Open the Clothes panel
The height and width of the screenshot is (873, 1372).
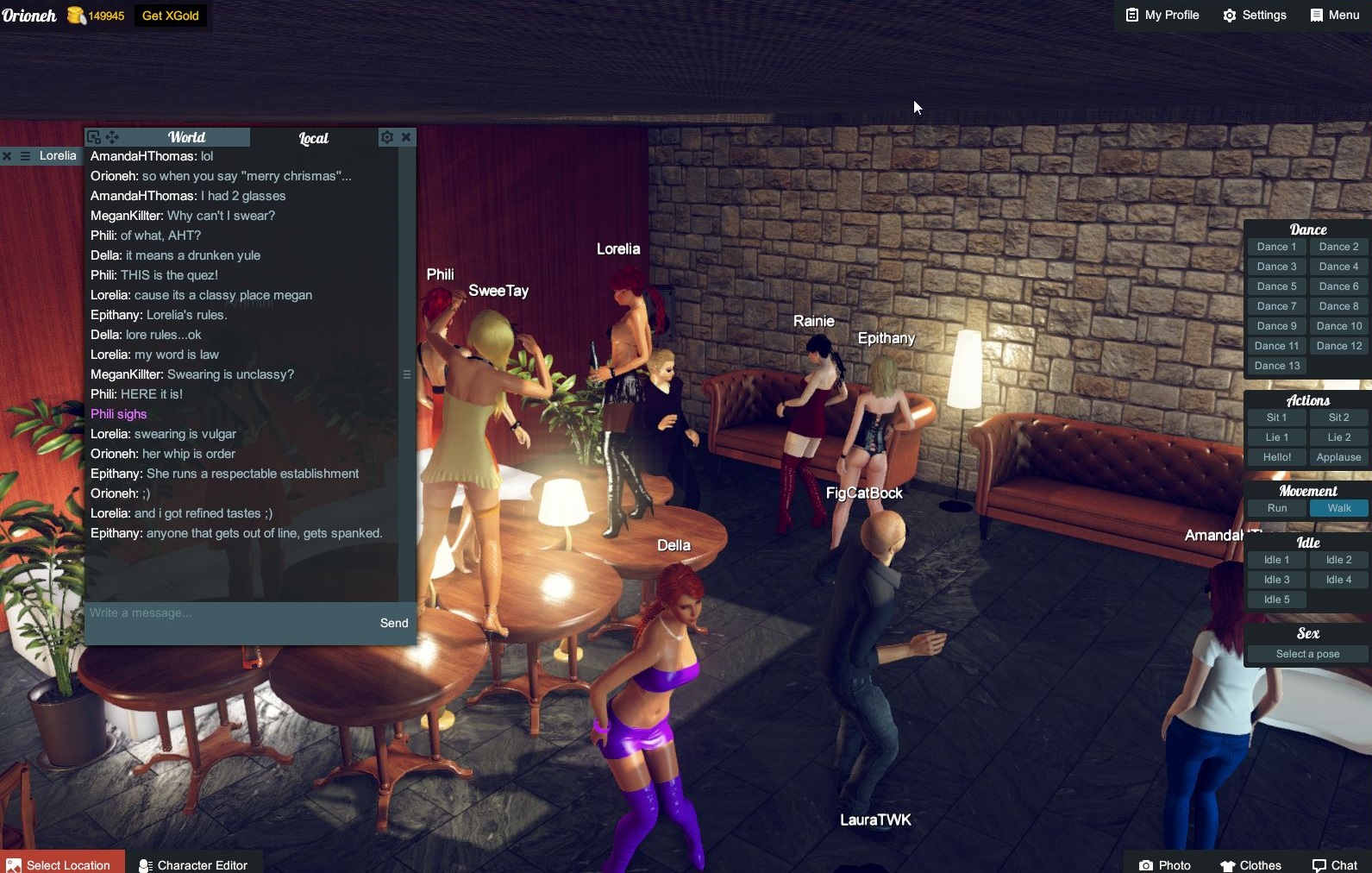pyautogui.click(x=1250, y=864)
